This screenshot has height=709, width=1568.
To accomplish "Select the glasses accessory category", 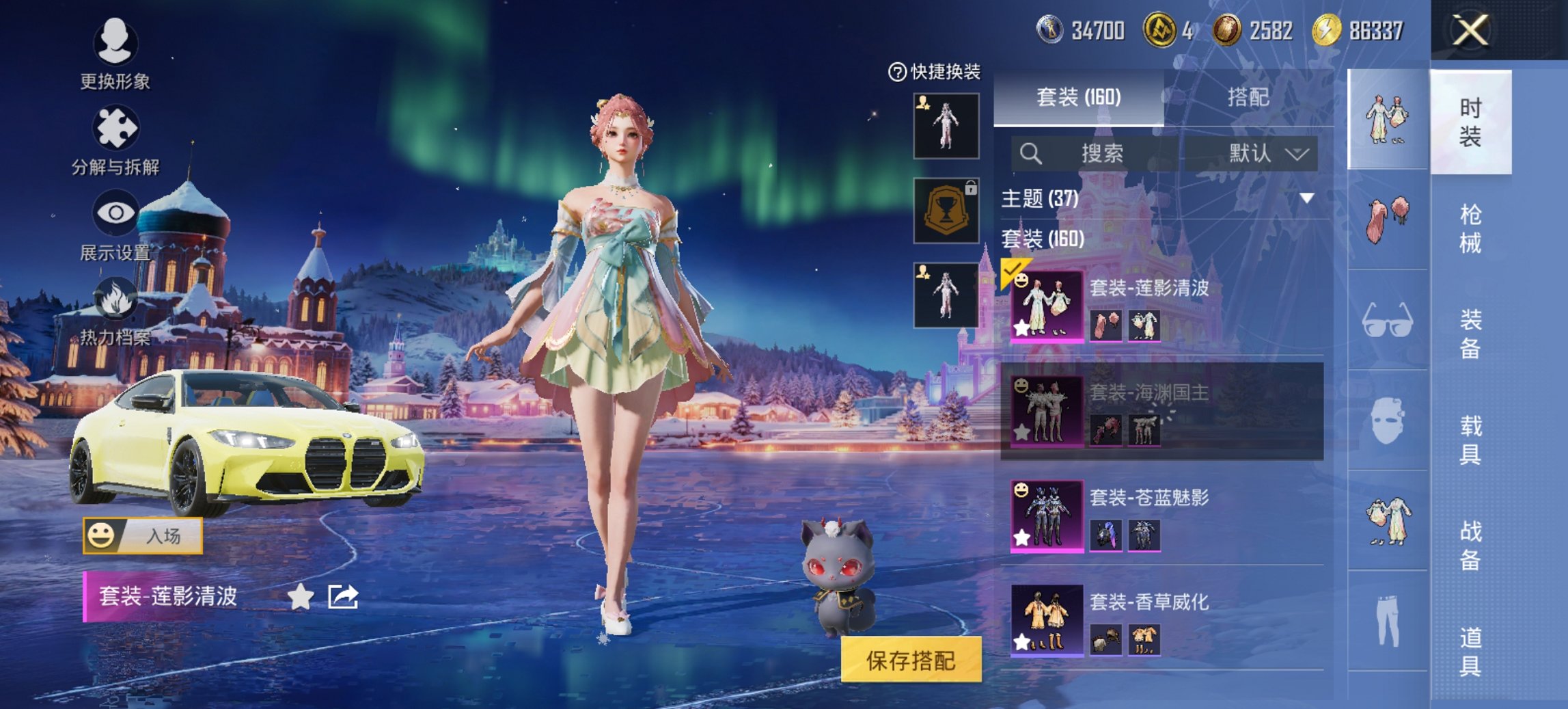I will pyautogui.click(x=1387, y=320).
